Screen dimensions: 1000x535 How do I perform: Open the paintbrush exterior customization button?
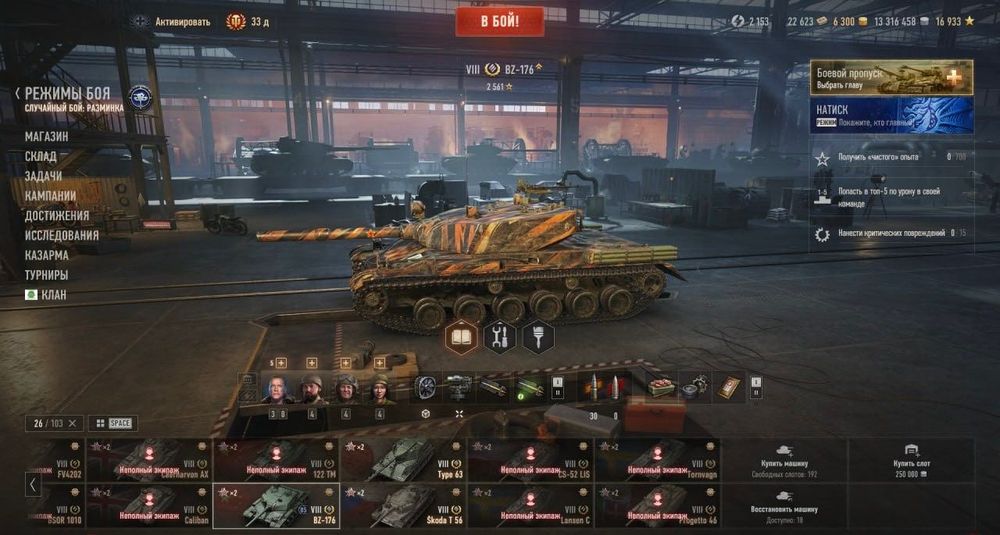538,338
